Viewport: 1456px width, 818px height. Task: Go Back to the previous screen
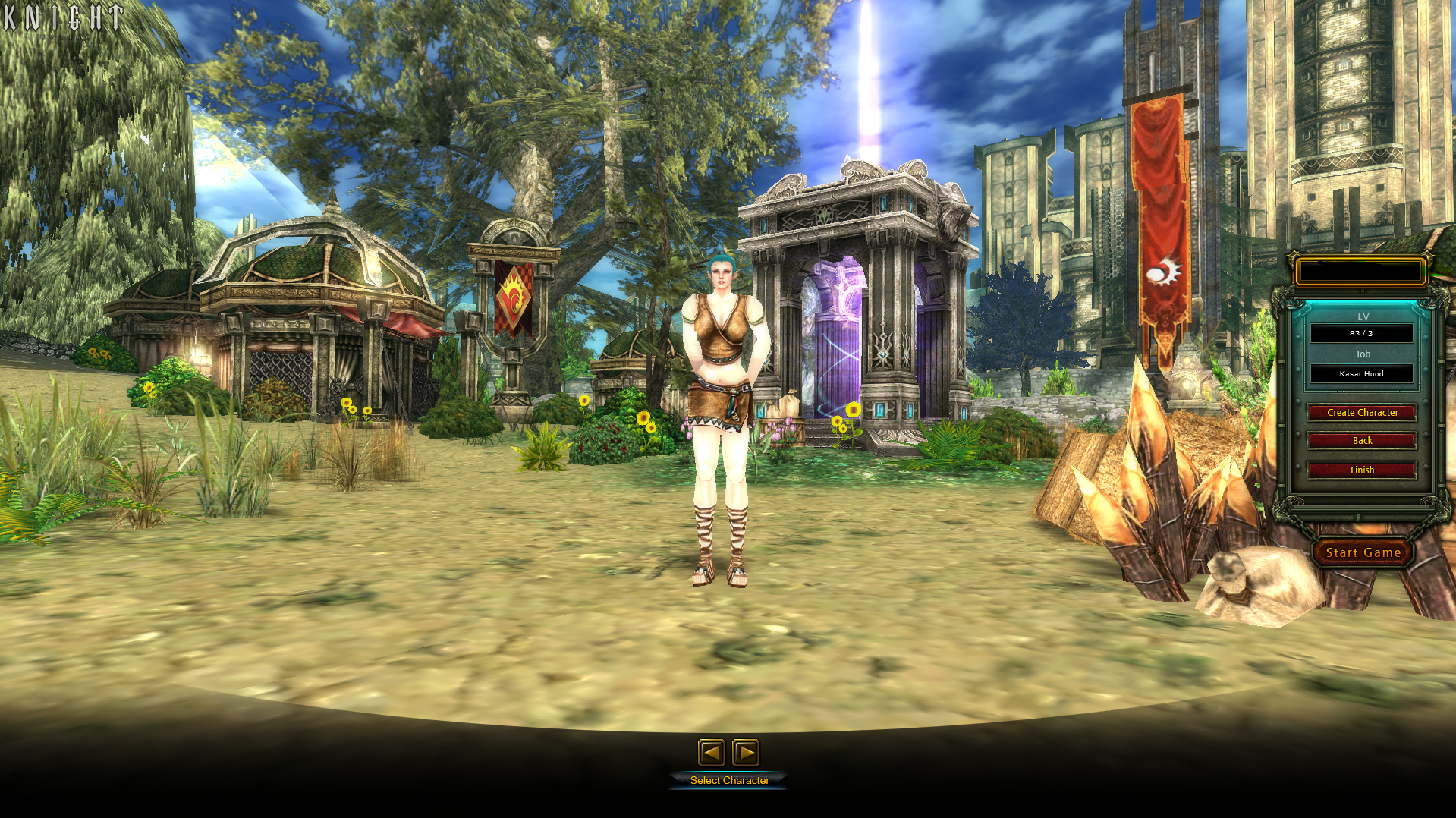pos(1362,441)
